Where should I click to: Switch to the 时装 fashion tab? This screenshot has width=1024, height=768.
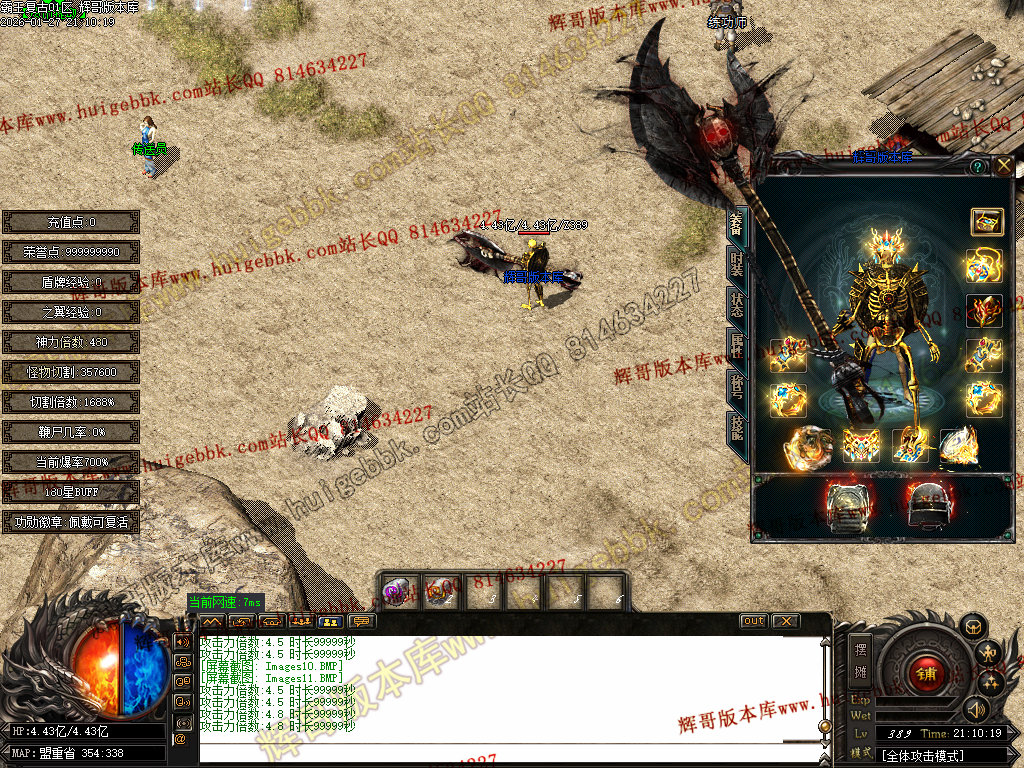(x=736, y=263)
